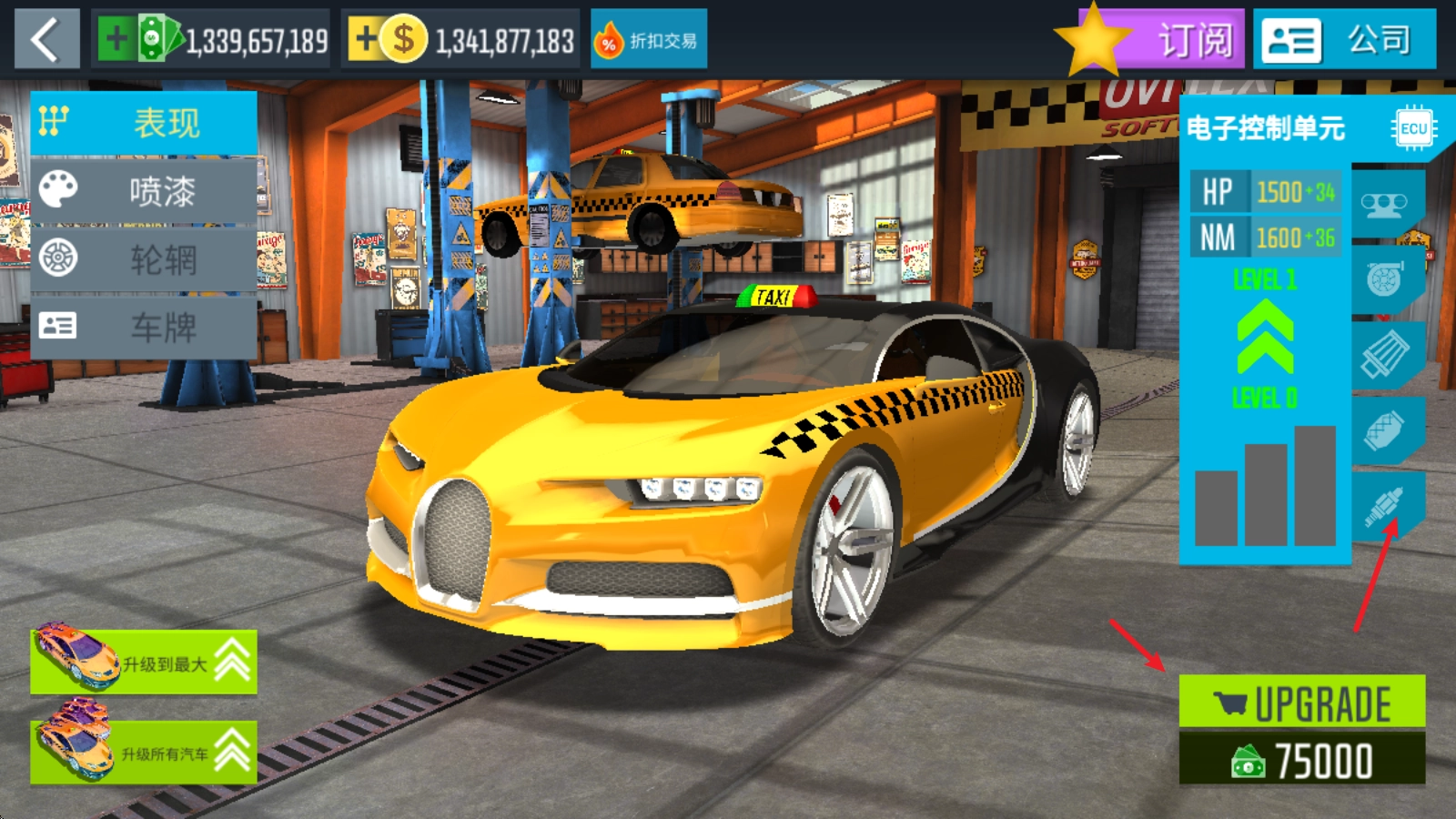This screenshot has height=819, width=1456.
Task: Click 升级所有汽车 upgrade all cars button
Action: tap(144, 753)
